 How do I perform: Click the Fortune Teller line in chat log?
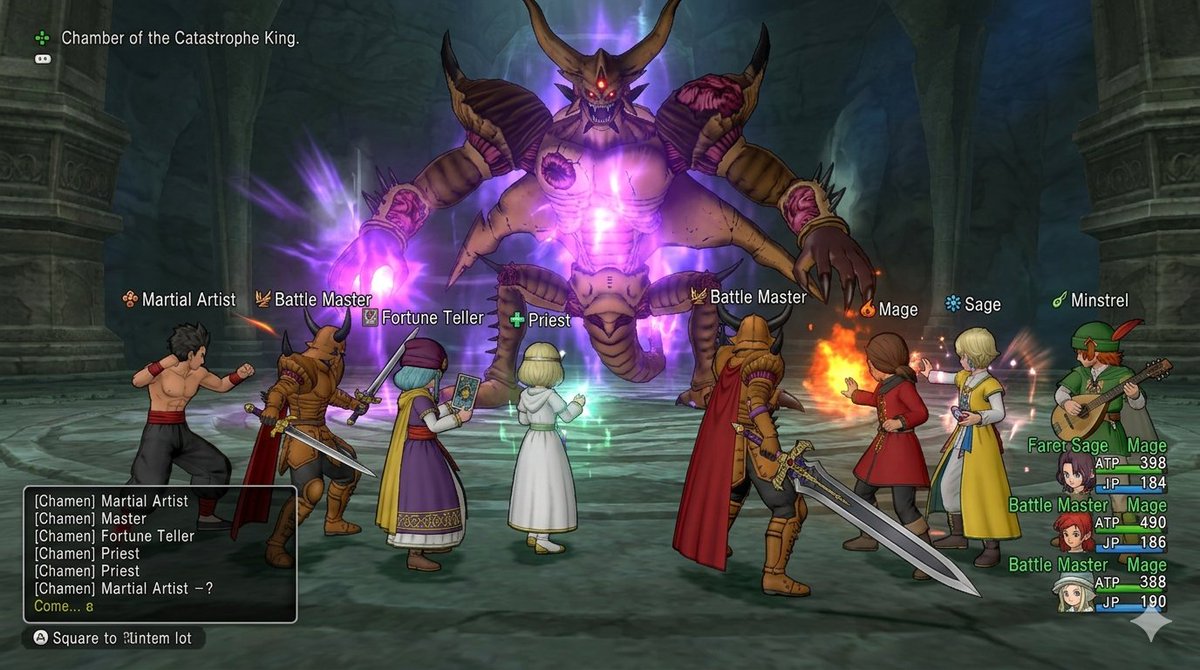114,536
